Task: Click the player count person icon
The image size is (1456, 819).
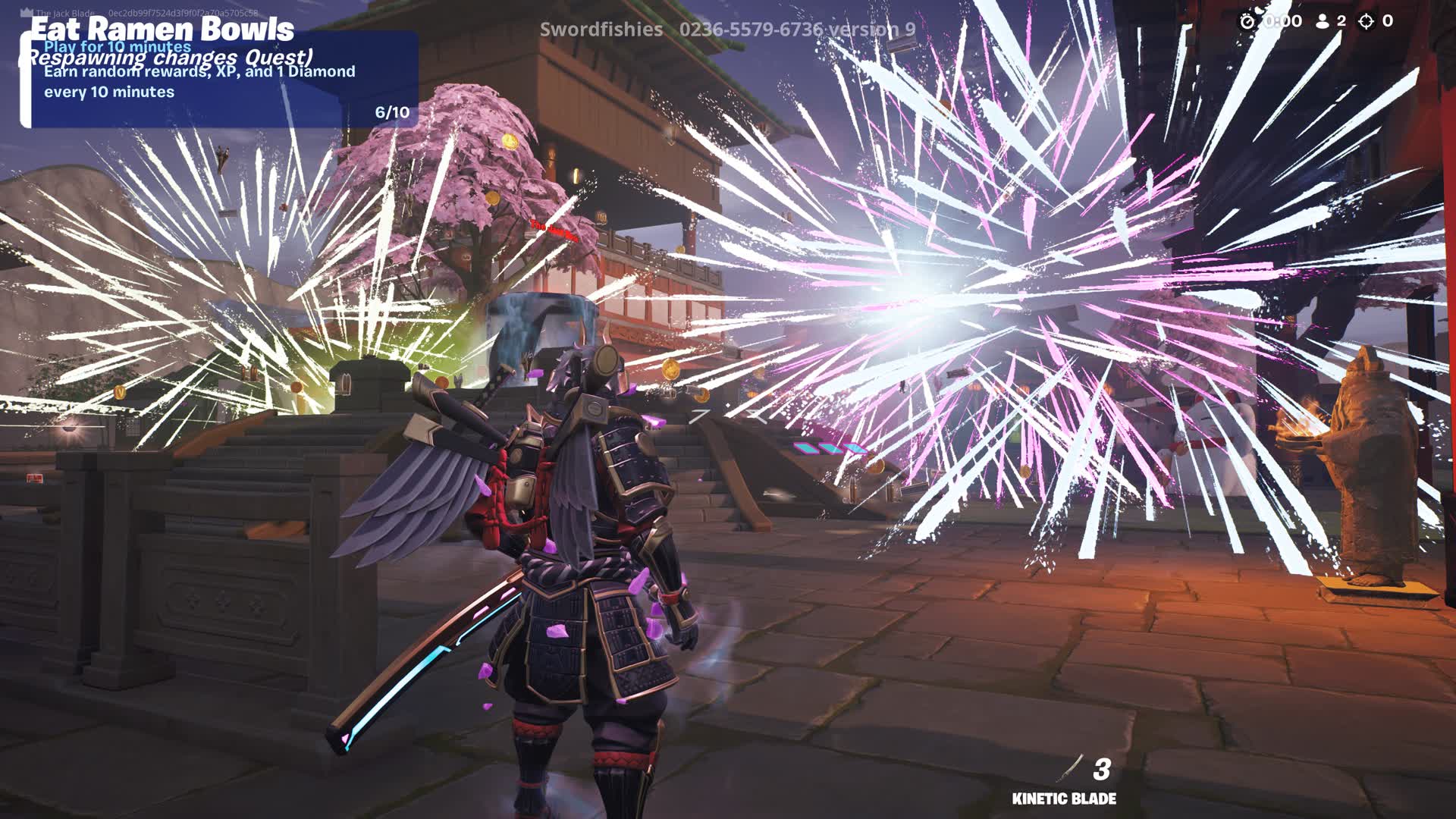Action: [x=1322, y=21]
